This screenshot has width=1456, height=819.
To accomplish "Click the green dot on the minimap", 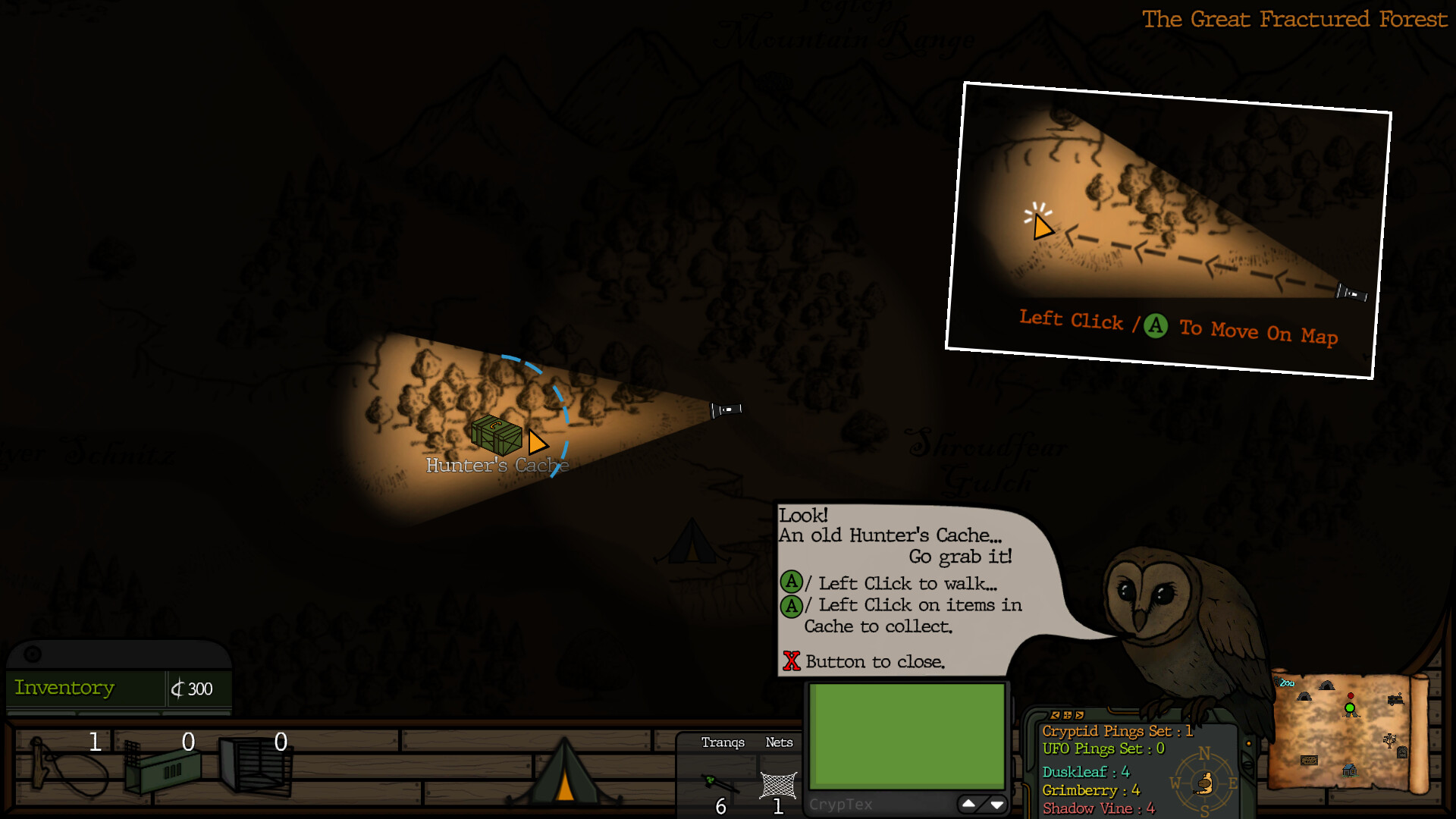I will 1350,708.
